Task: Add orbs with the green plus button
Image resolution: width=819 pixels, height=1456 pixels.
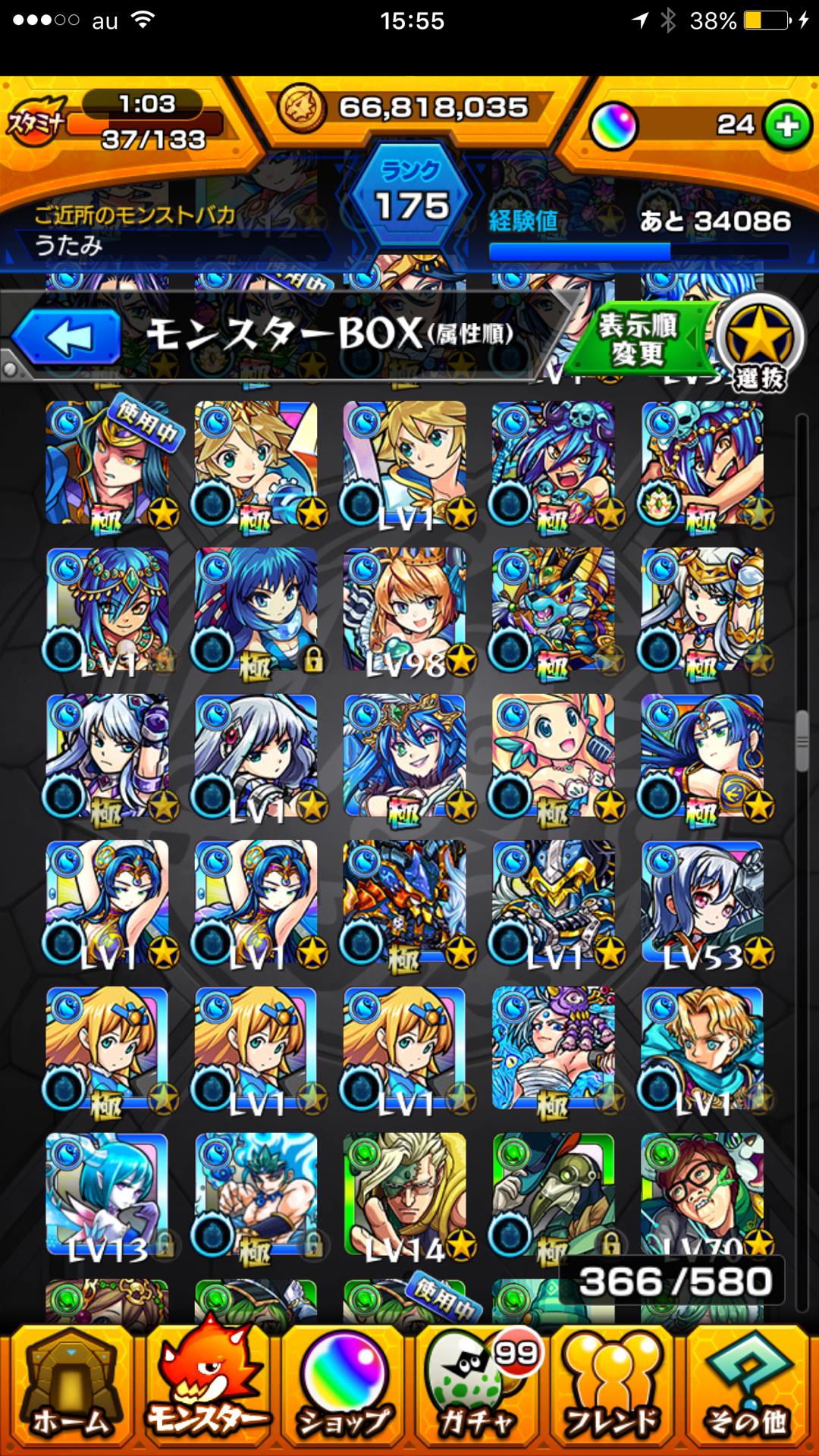Action: coord(788,125)
